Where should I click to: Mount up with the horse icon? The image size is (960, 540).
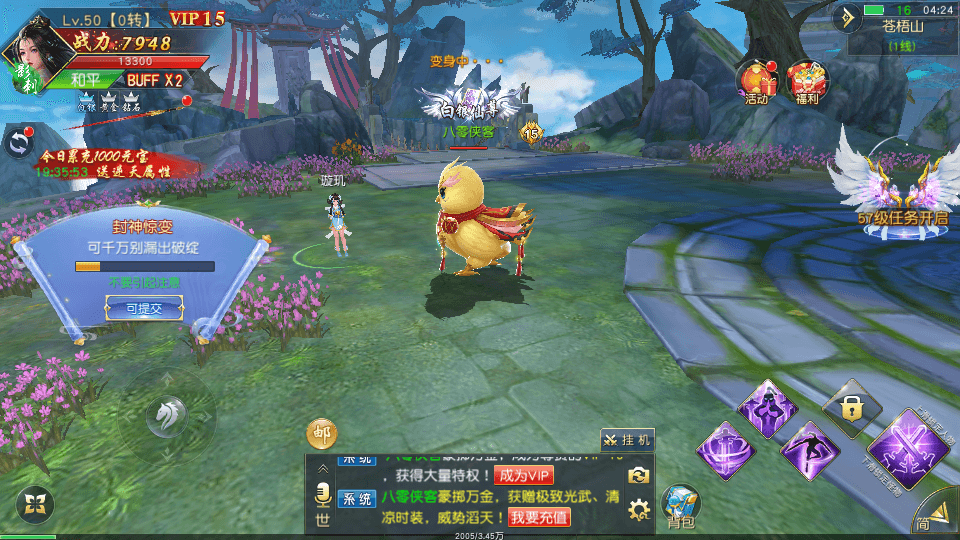[x=165, y=415]
